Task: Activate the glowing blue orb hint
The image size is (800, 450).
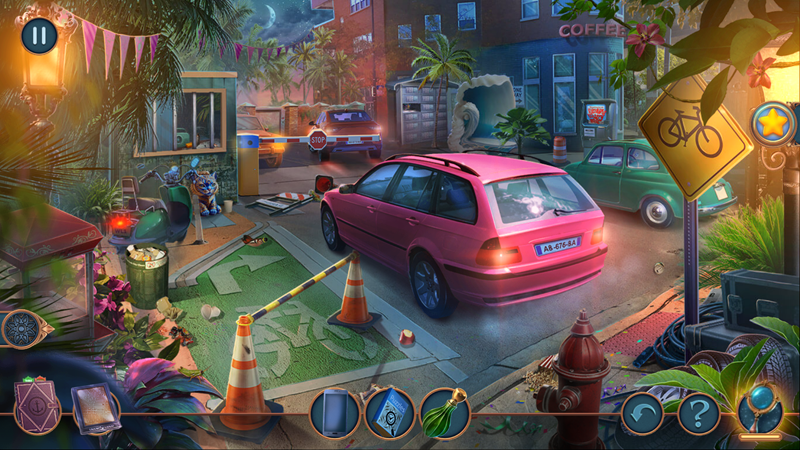Action: click(760, 408)
